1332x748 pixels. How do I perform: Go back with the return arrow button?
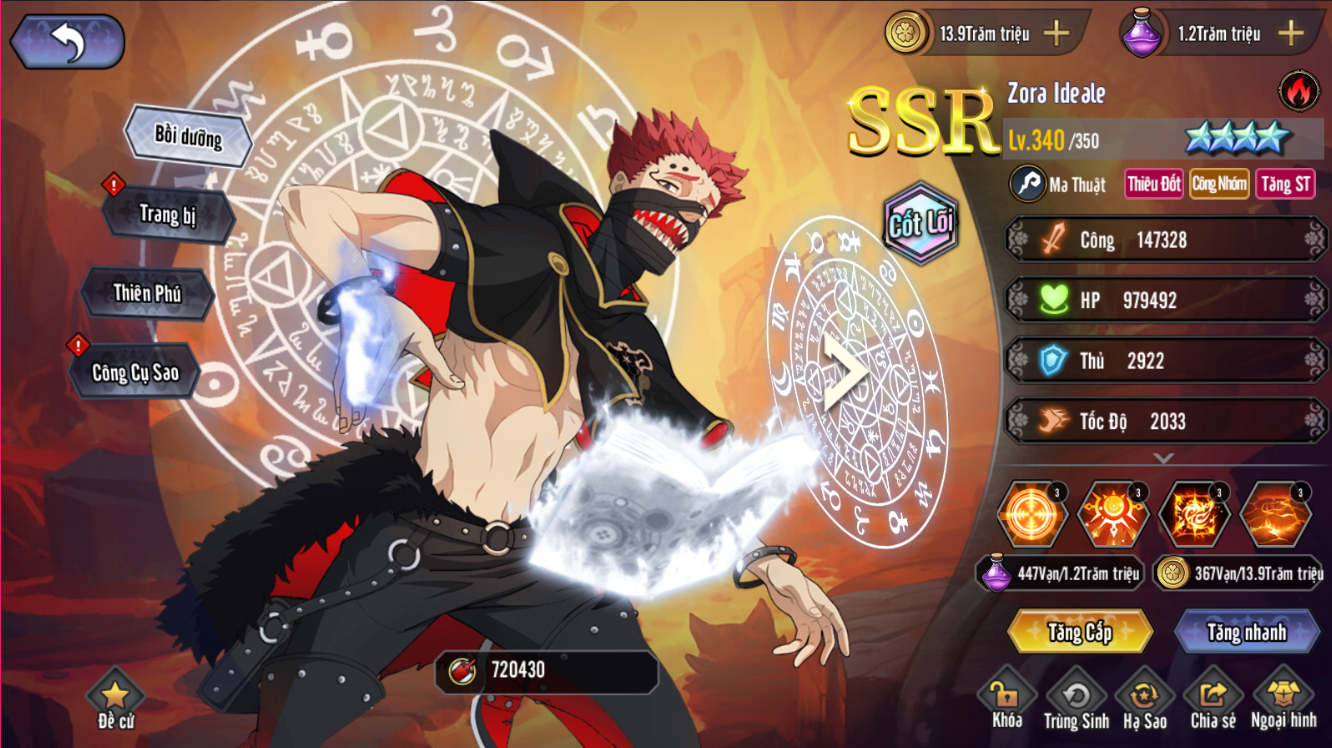pos(67,42)
